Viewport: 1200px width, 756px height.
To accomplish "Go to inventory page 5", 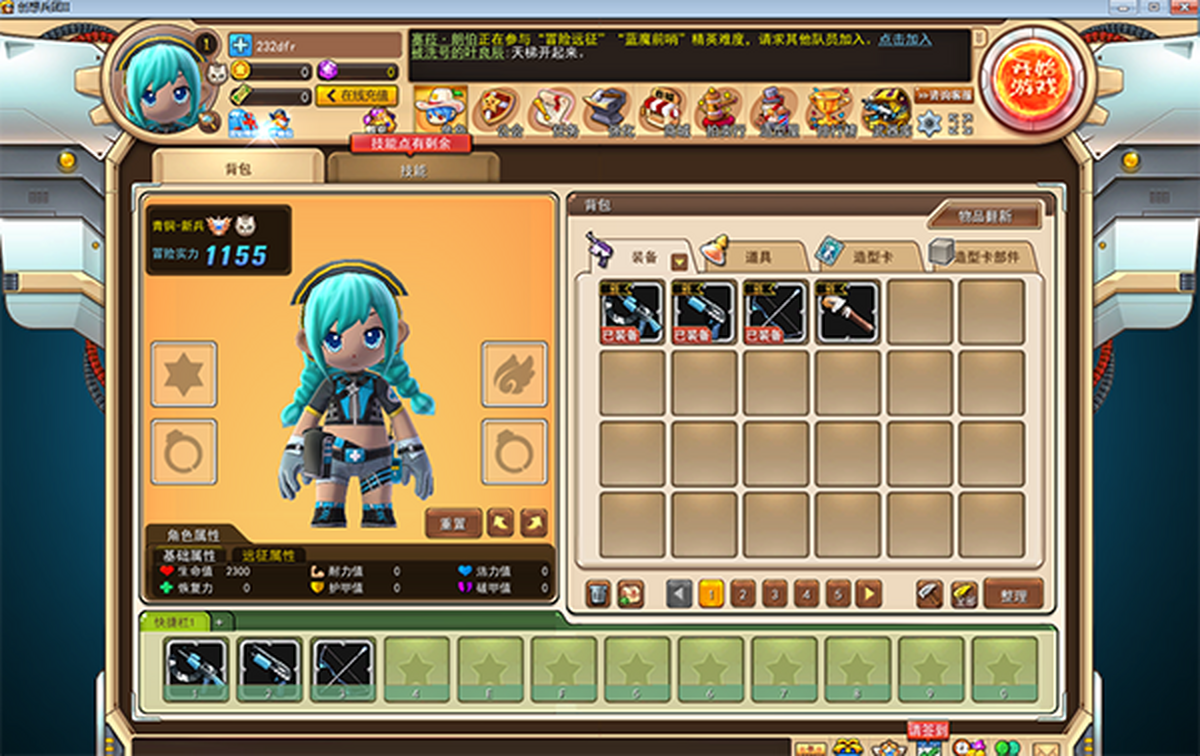I will [x=838, y=595].
